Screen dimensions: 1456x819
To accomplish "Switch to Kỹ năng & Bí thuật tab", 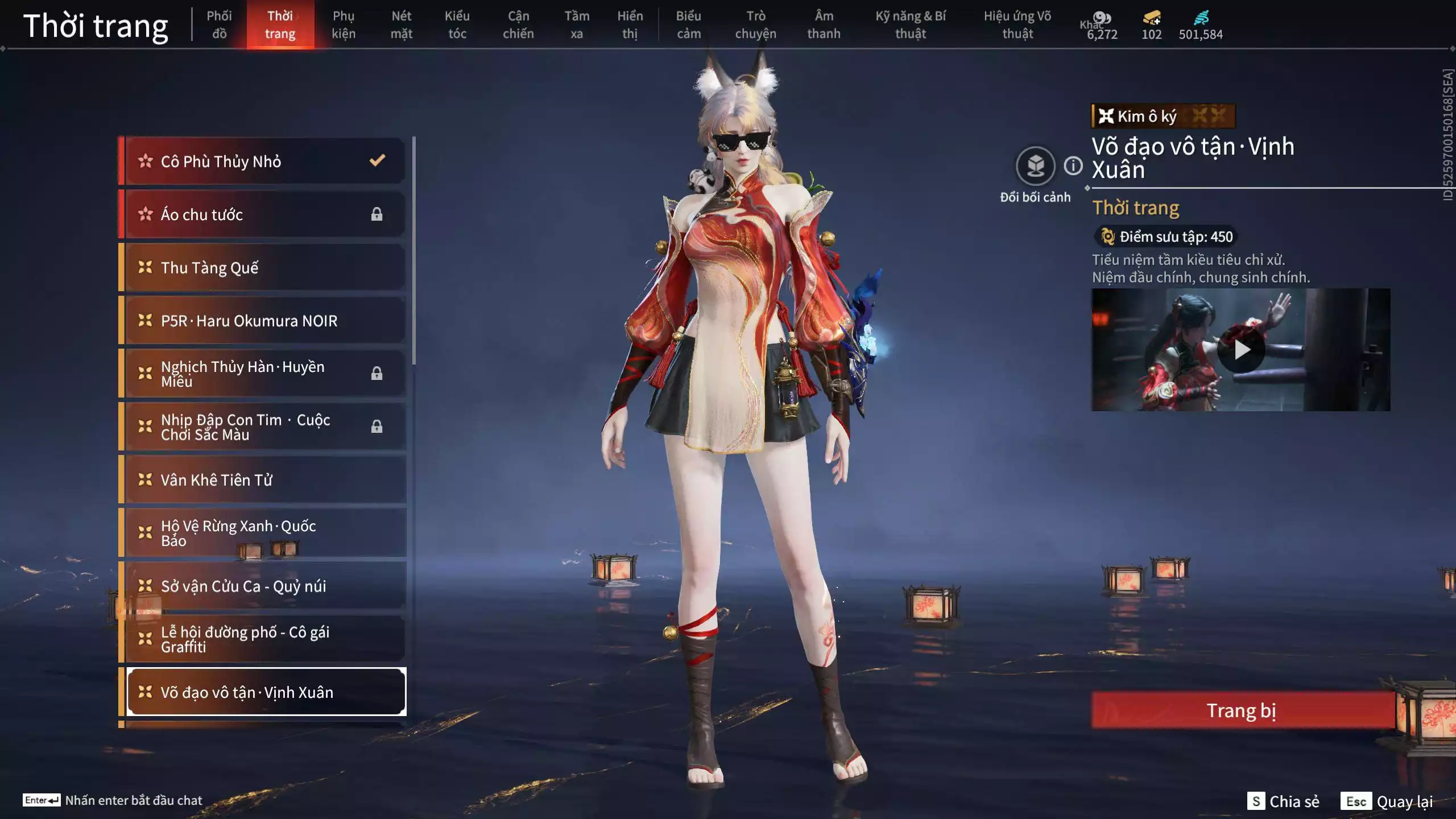I will pos(910,25).
